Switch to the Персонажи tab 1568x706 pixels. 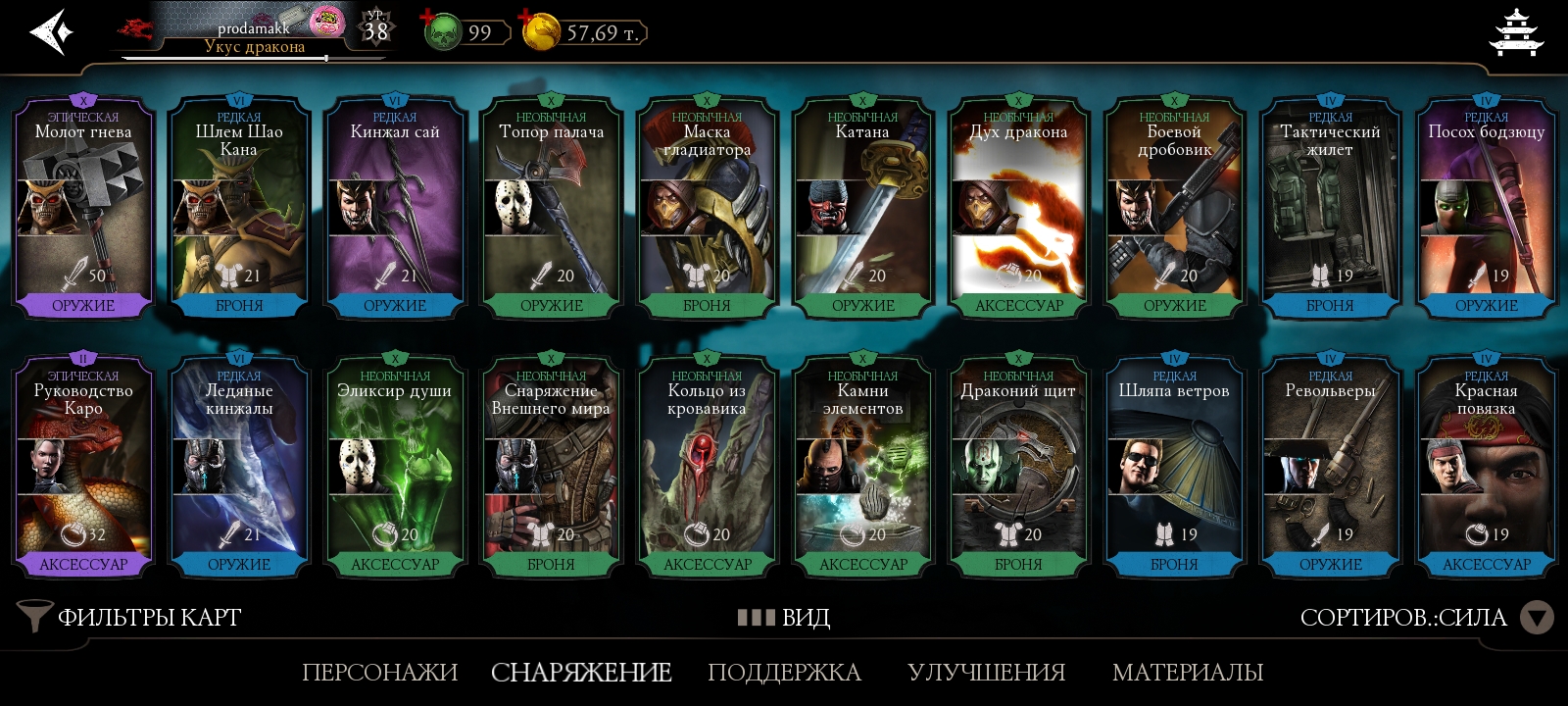click(379, 673)
